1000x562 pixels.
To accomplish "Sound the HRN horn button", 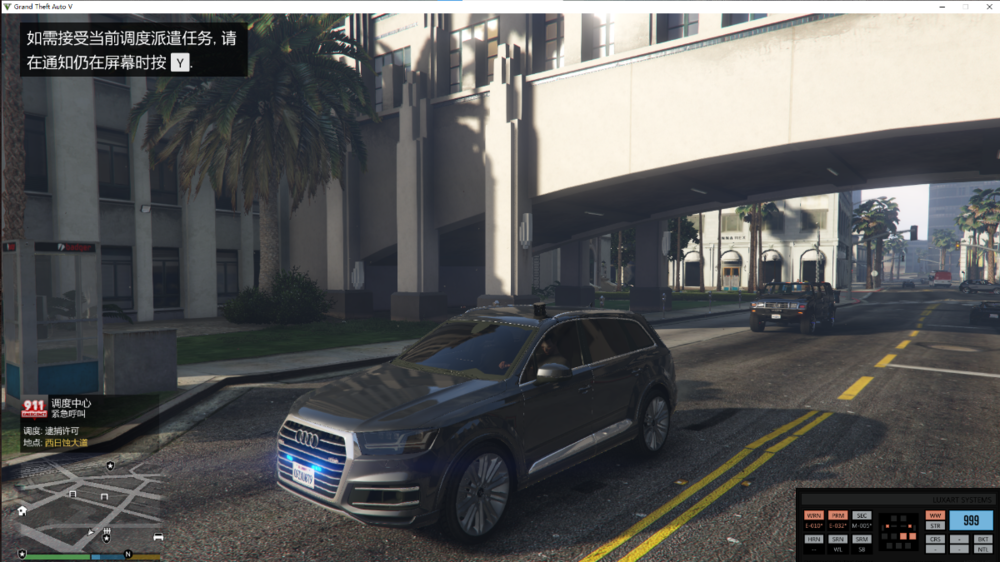I will click(813, 539).
